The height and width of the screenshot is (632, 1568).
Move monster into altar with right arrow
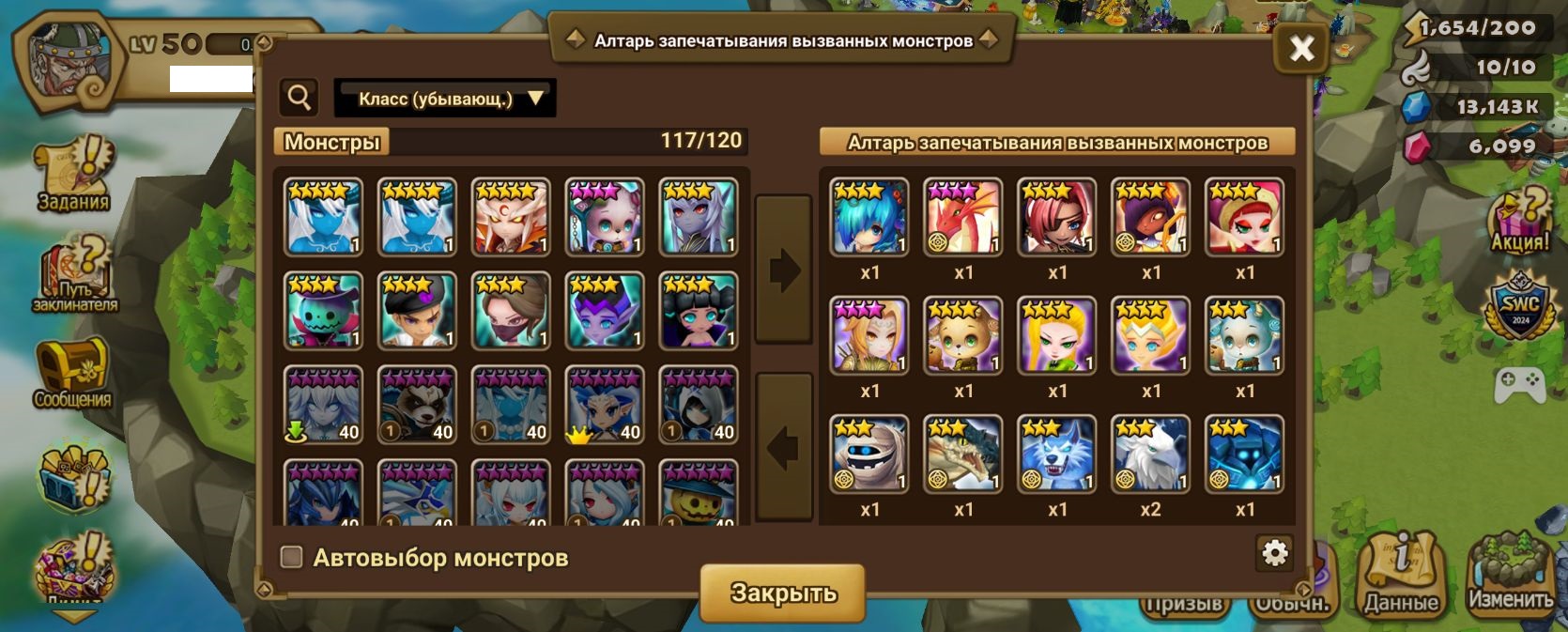[x=783, y=270]
